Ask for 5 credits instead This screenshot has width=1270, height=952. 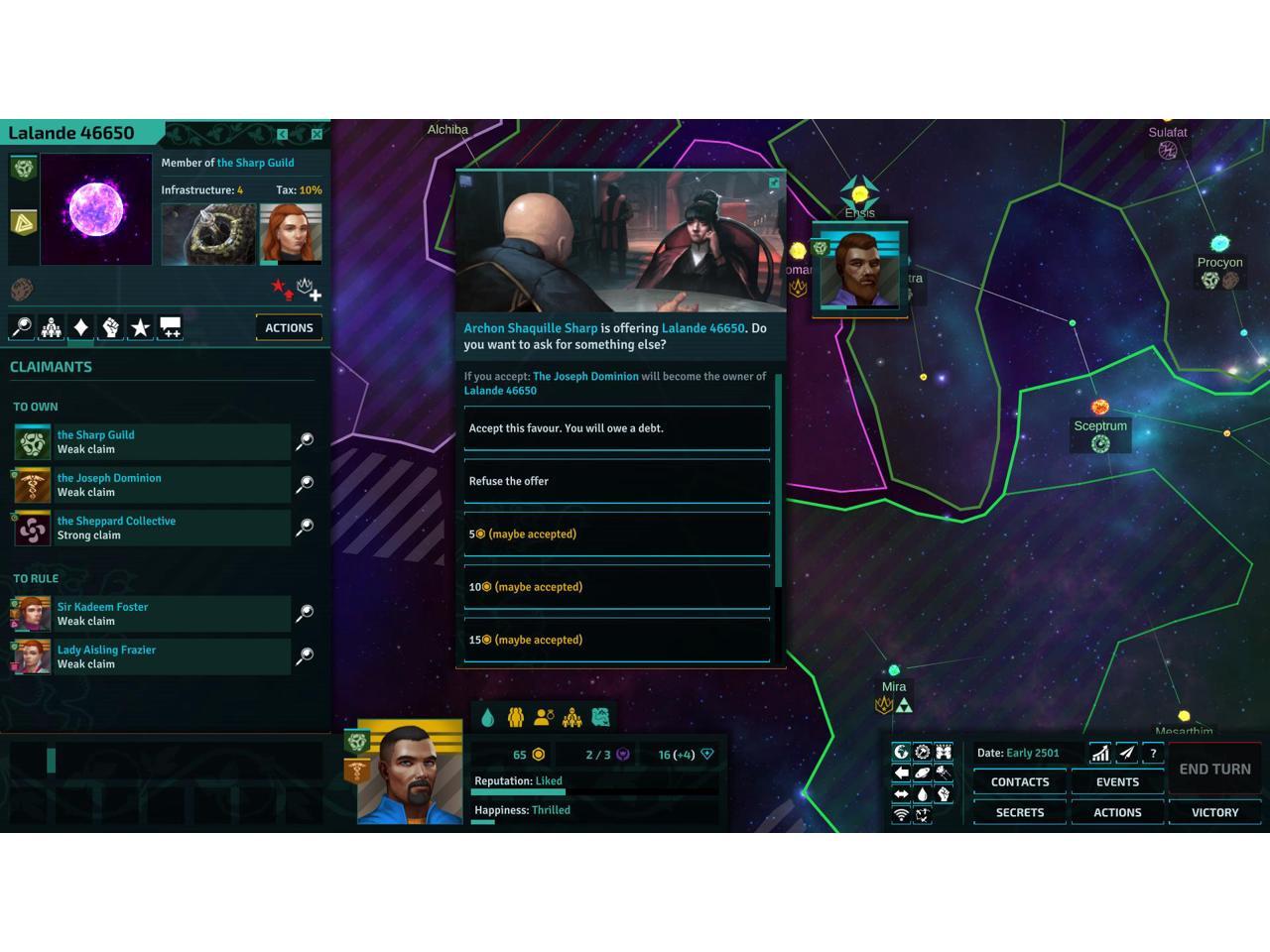pyautogui.click(x=616, y=535)
